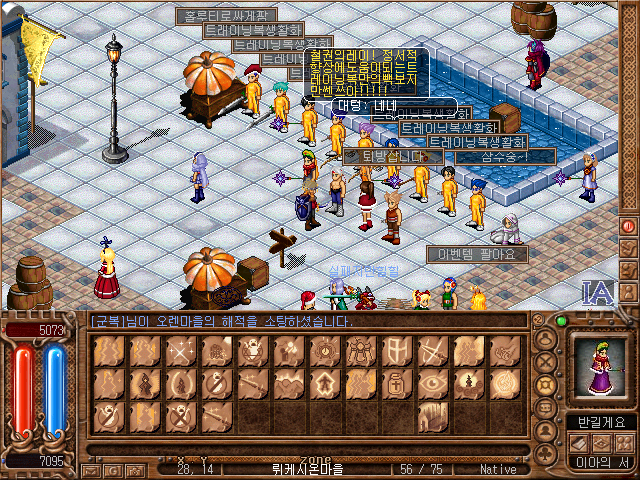Screen dimensions: 640x480
Task: Click the red round button on right edge
Action: (x=628, y=226)
